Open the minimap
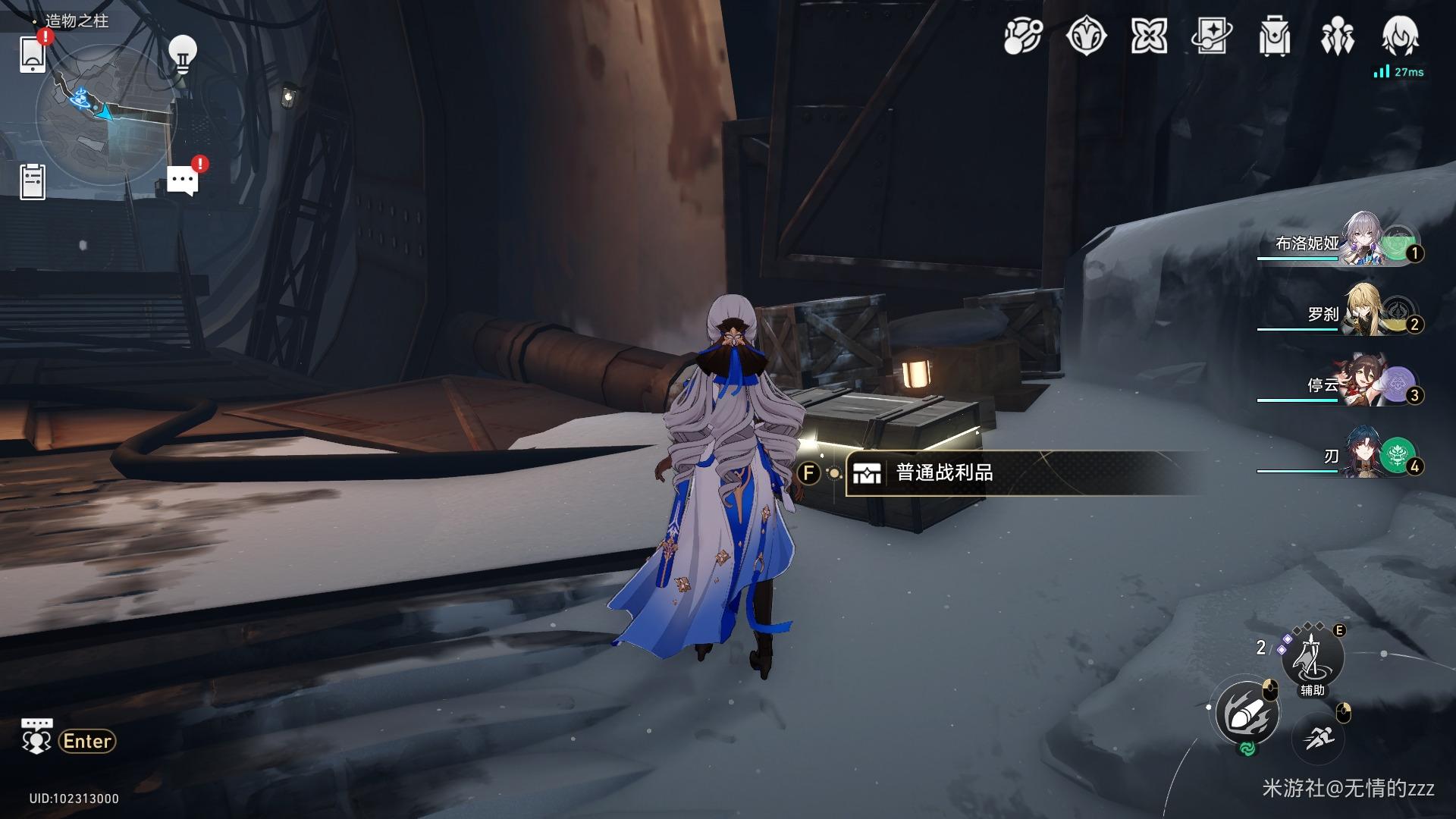The width and height of the screenshot is (1456, 819). coord(106,114)
